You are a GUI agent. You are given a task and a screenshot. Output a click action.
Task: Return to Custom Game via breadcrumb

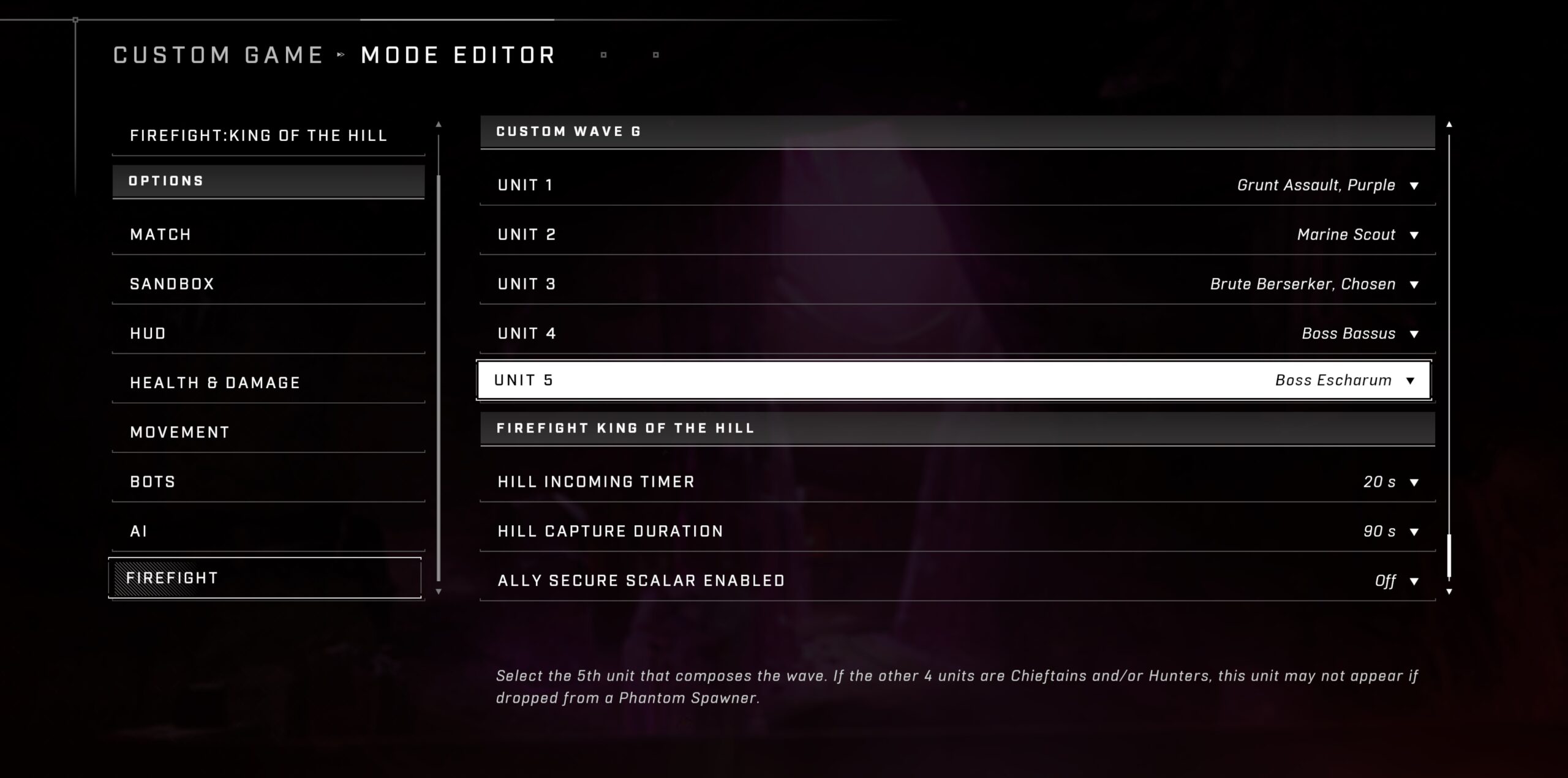[x=218, y=55]
